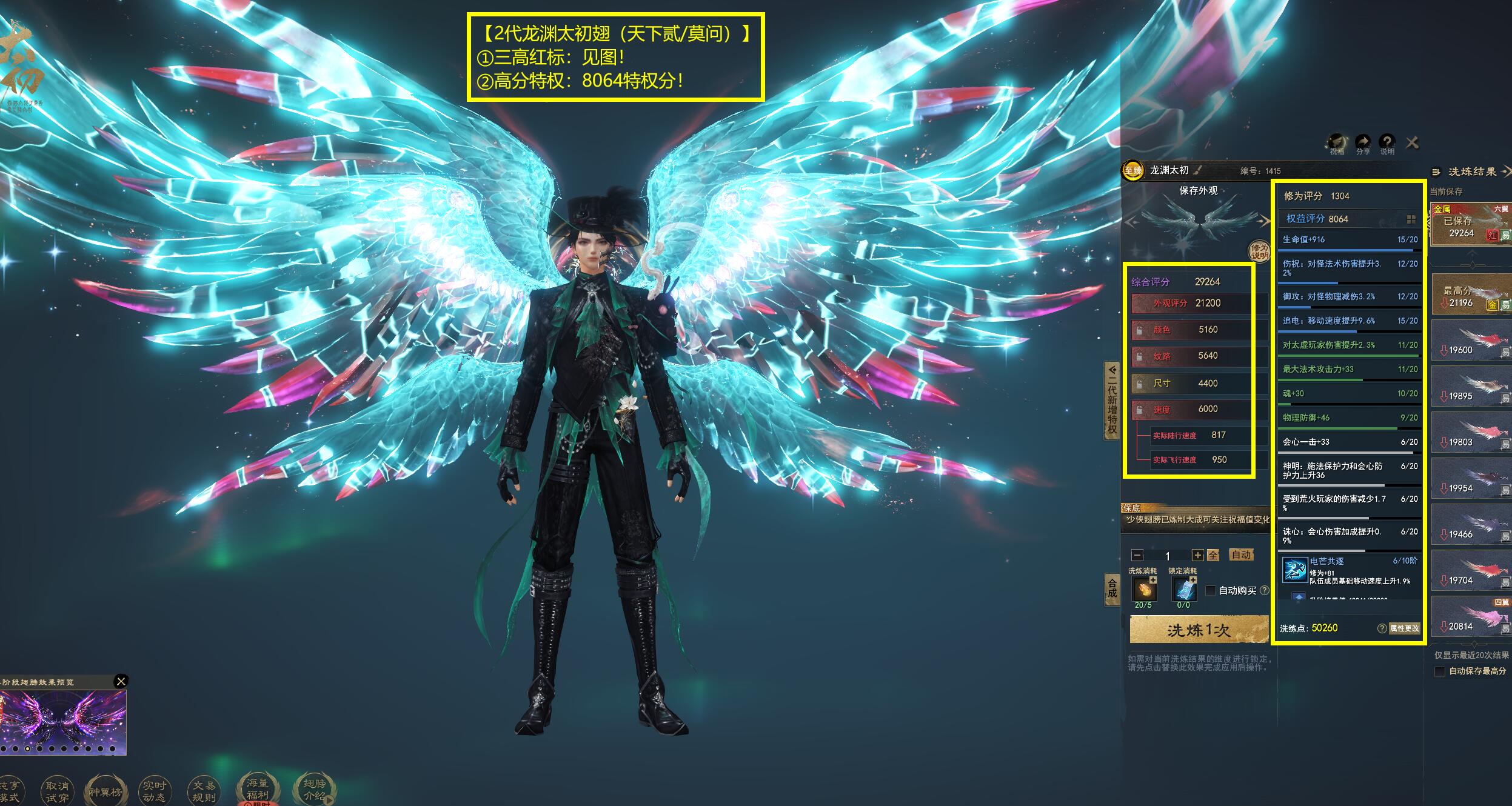Click the 属性更改 attribute change button

[x=1404, y=628]
